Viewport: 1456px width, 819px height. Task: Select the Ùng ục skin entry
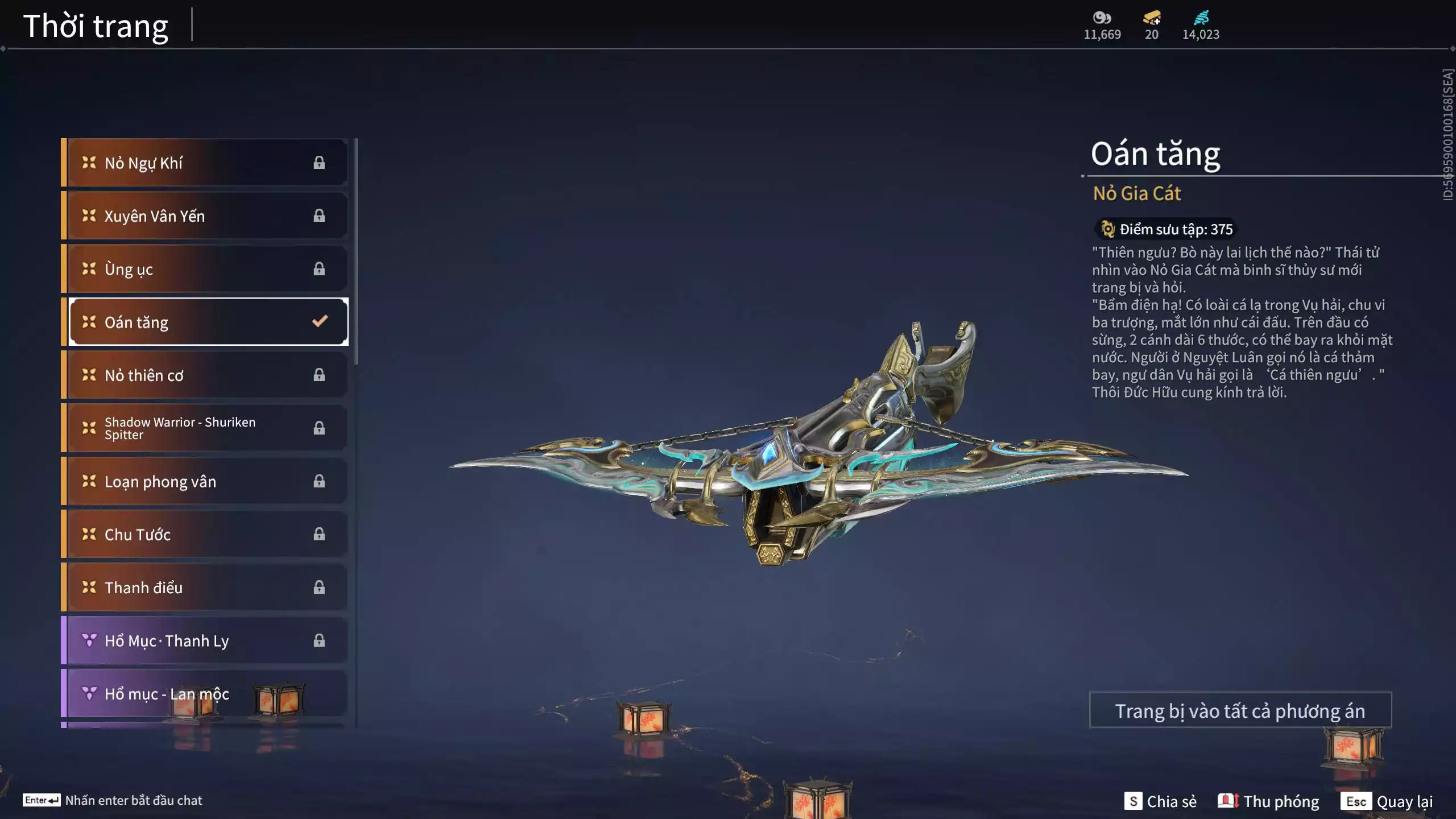(205, 268)
